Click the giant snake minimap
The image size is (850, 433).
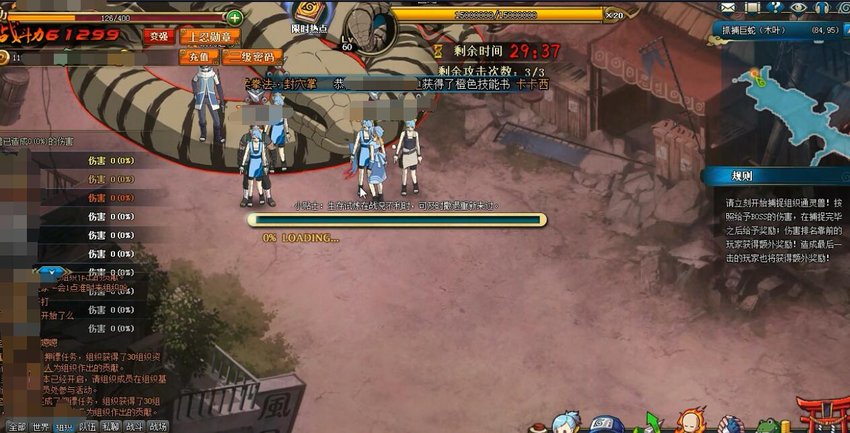click(x=785, y=95)
